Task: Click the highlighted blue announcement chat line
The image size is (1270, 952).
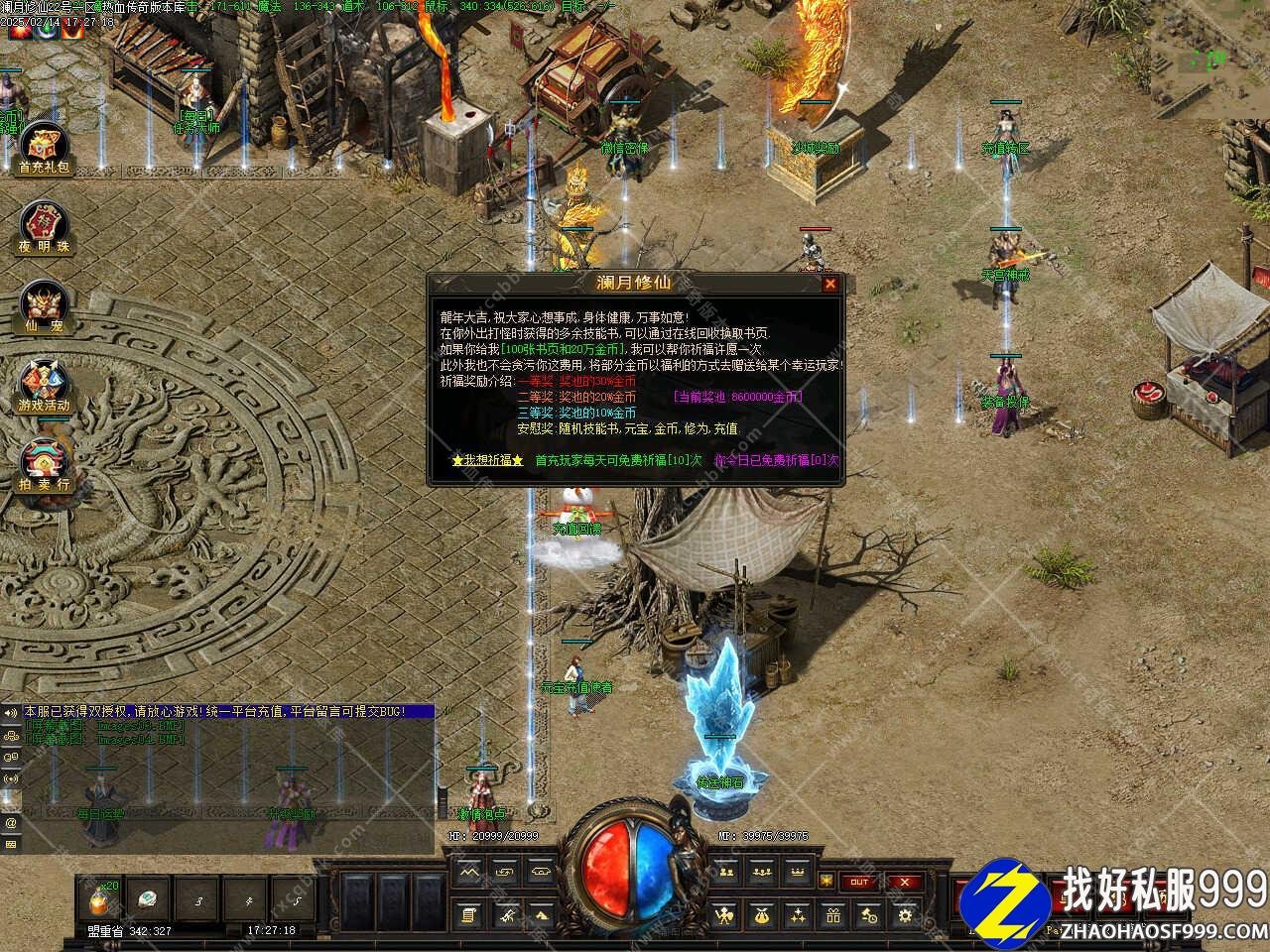Action: 228,712
